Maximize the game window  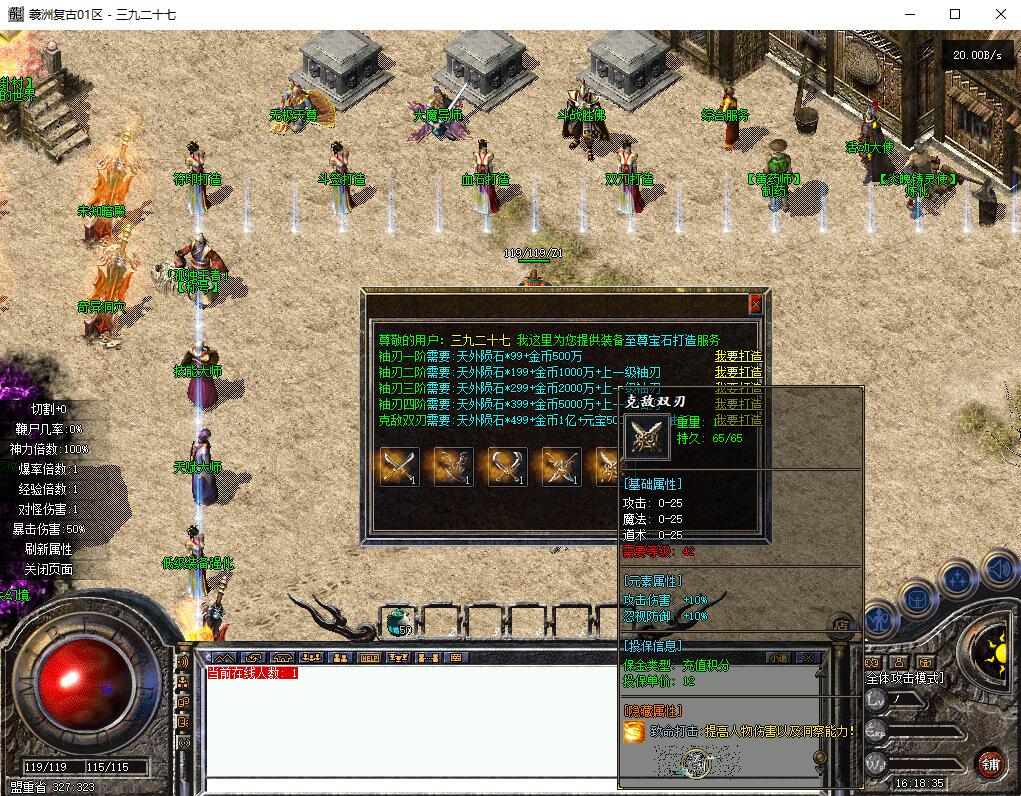tap(955, 14)
